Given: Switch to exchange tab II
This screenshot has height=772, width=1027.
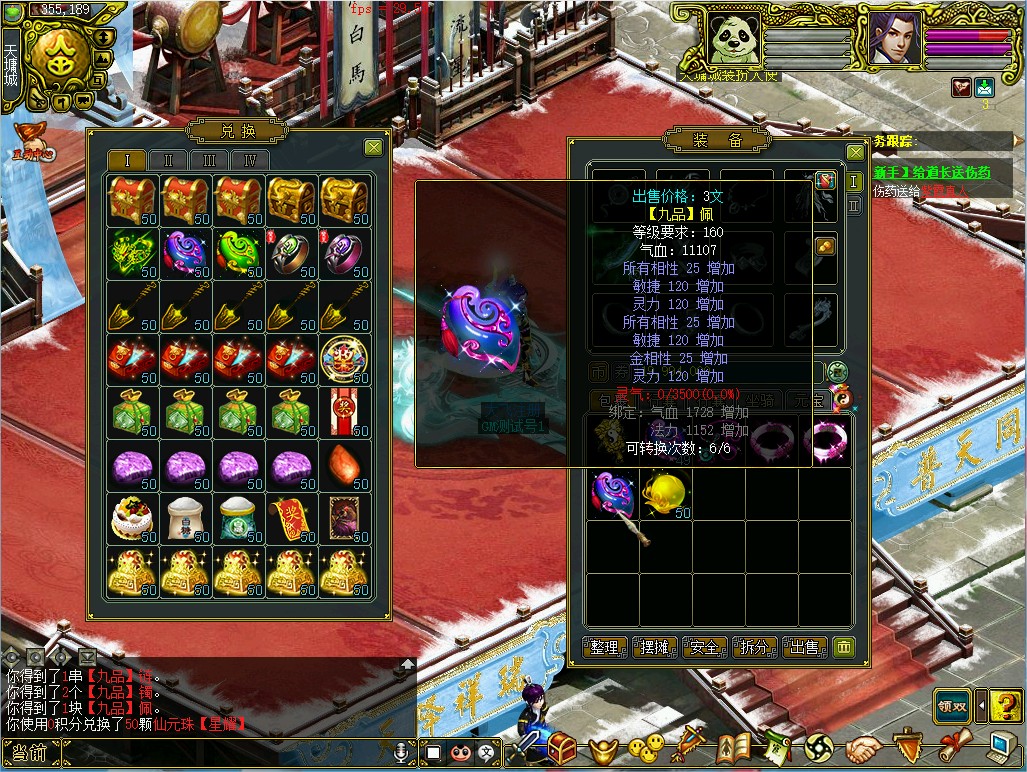Looking at the screenshot, I should 168,161.
